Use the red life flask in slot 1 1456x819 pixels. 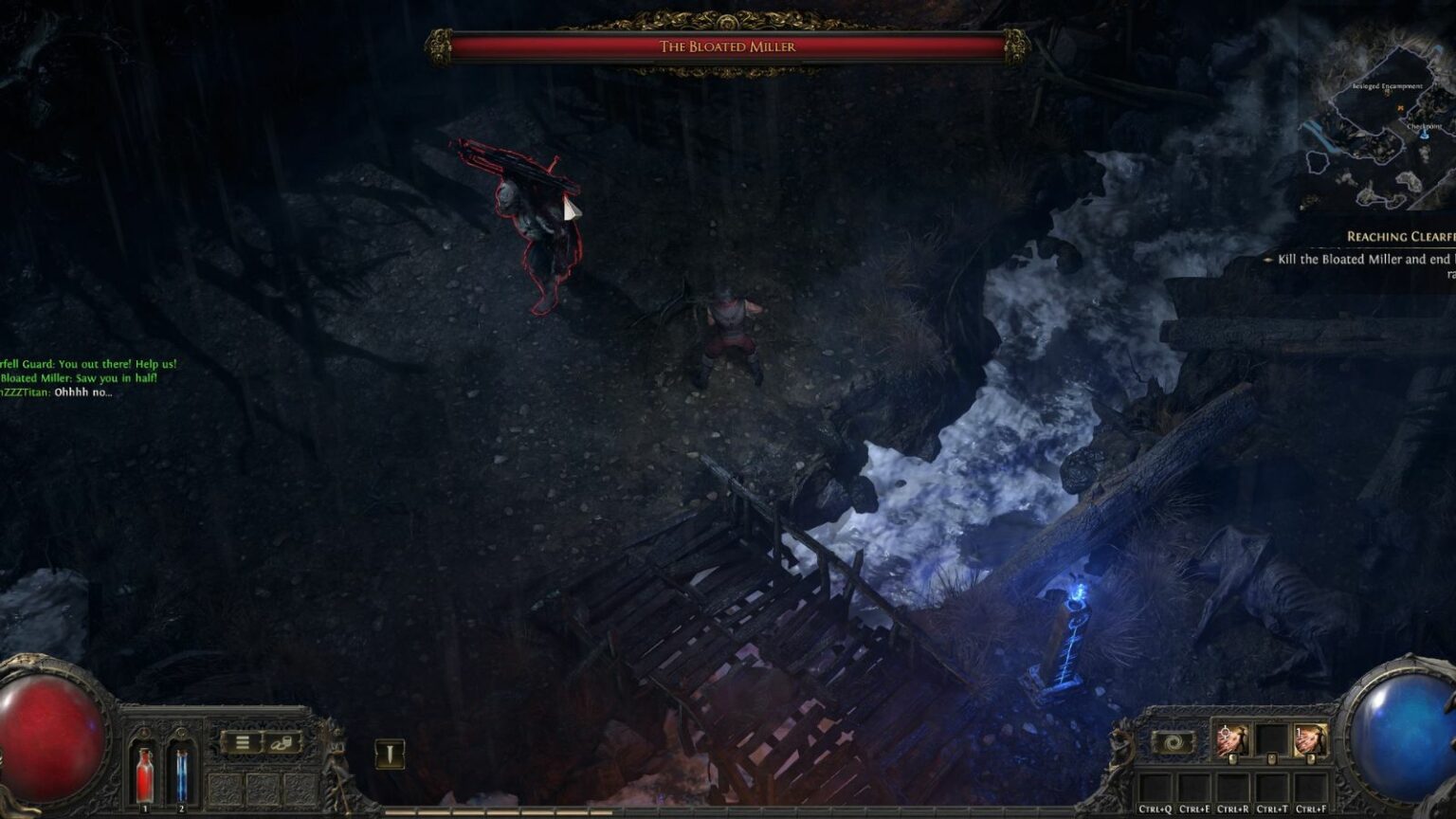point(144,773)
